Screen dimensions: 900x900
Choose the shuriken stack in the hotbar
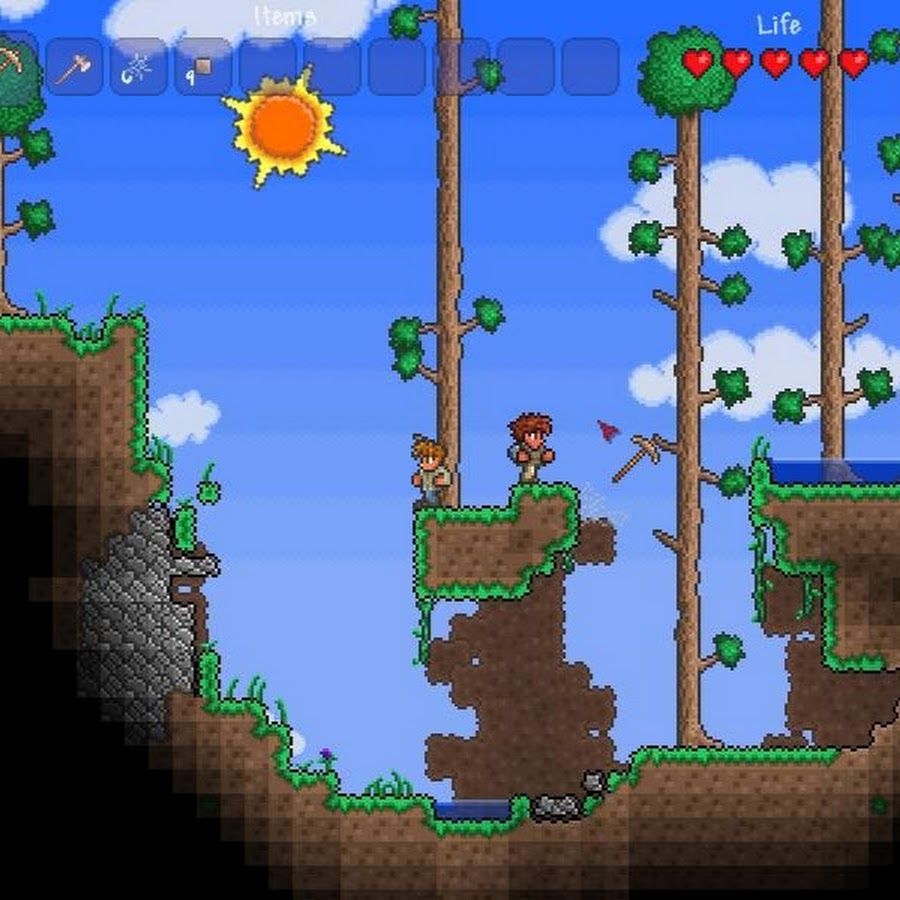[x=138, y=67]
